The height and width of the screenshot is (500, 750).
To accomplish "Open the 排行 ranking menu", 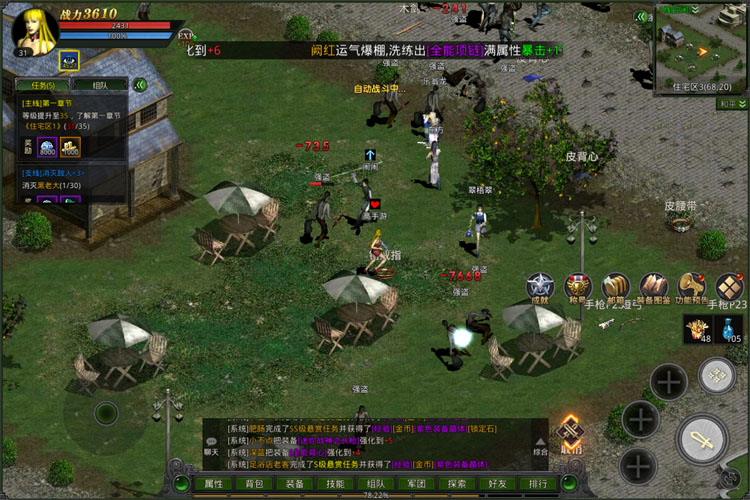I will [x=538, y=483].
